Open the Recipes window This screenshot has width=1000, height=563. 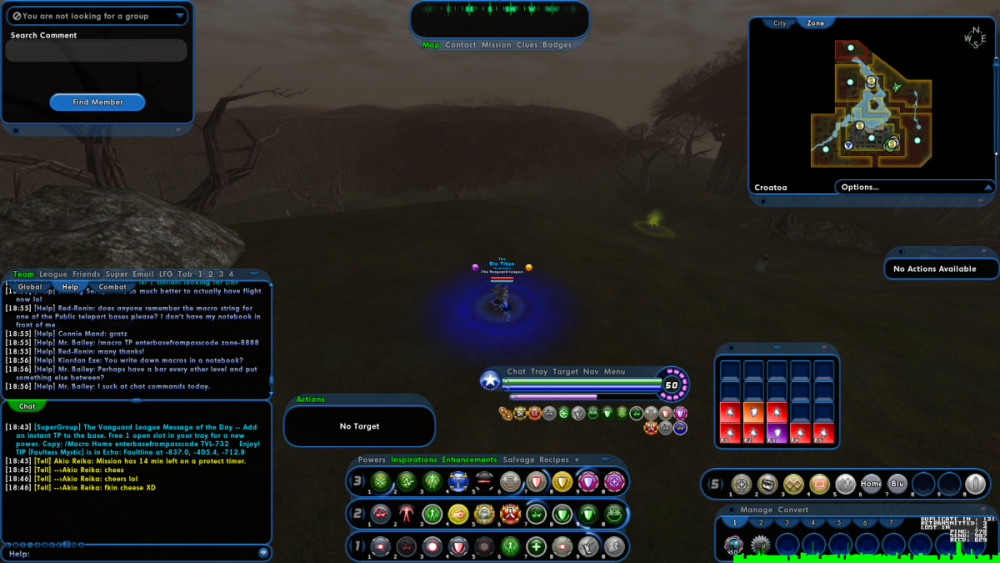pyautogui.click(x=554, y=460)
